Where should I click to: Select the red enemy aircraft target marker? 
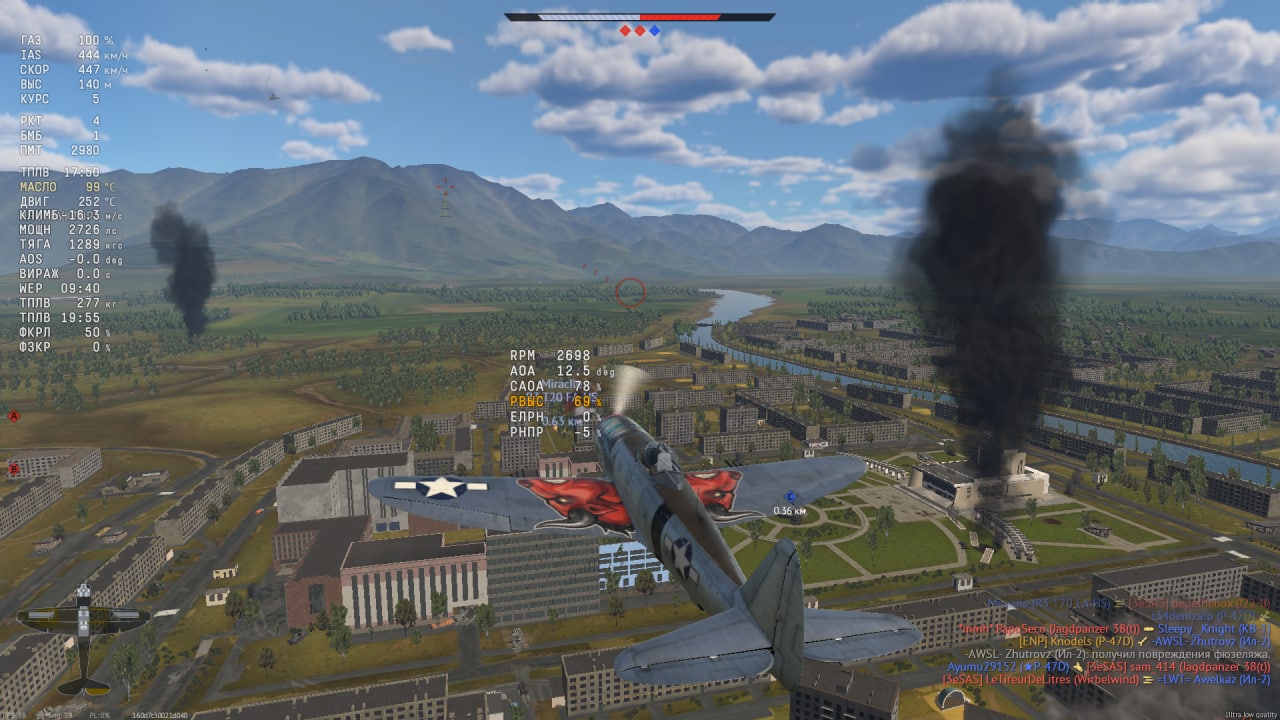click(446, 188)
